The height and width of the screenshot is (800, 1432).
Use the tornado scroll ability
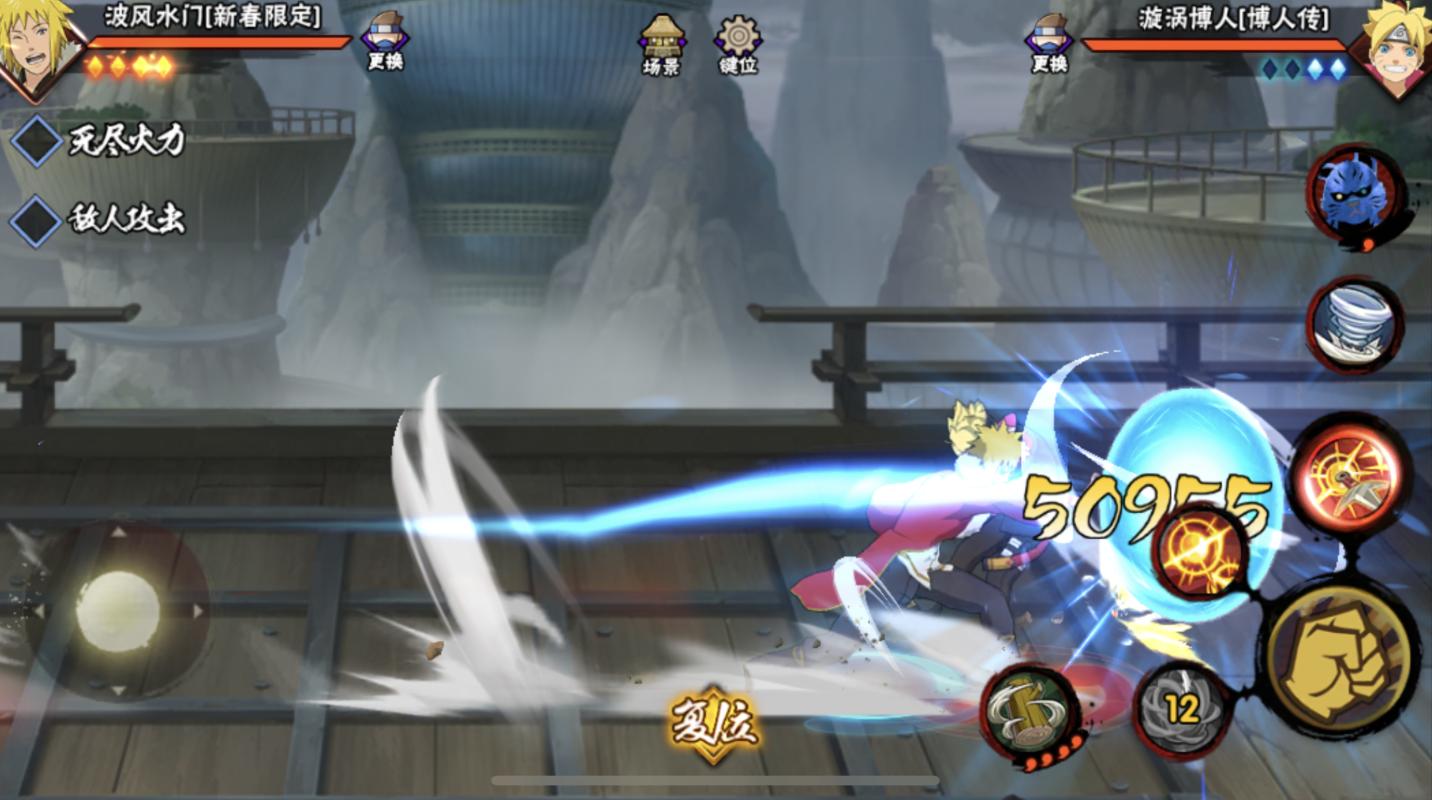point(1355,325)
